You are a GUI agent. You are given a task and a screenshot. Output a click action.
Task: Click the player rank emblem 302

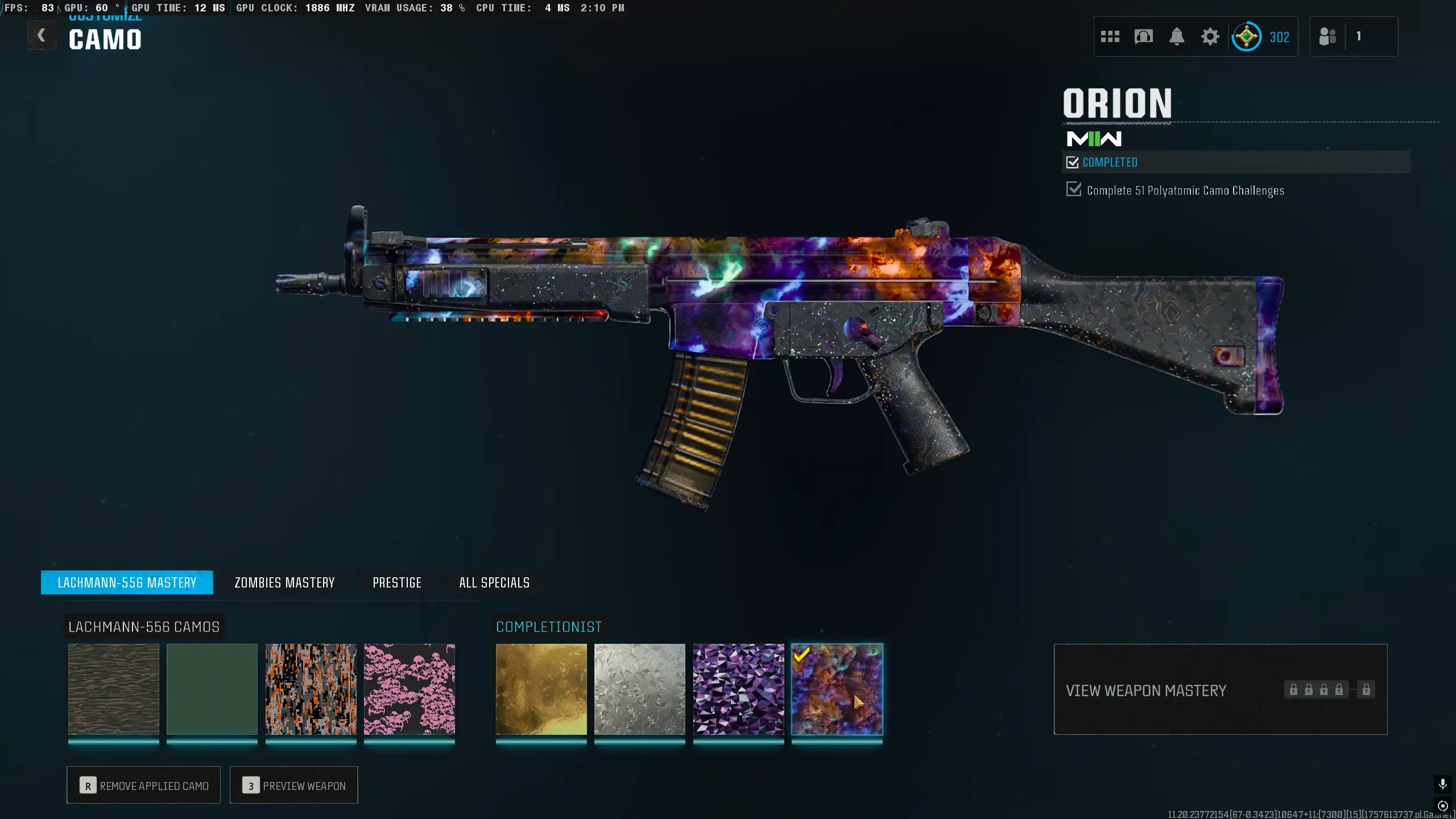[1247, 37]
